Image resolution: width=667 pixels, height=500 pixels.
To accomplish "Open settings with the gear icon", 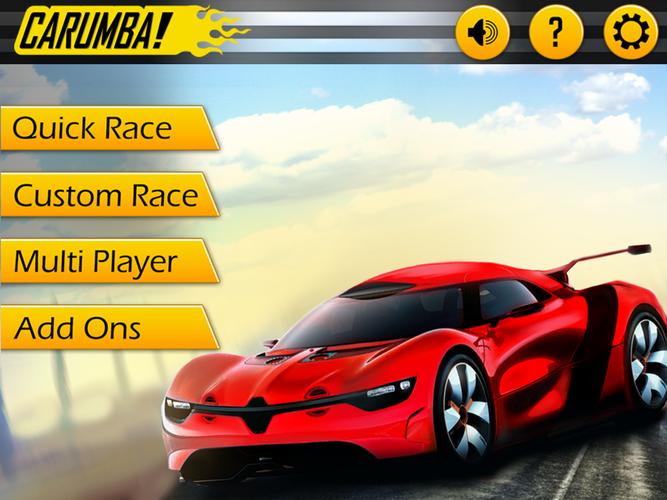I will [x=630, y=33].
